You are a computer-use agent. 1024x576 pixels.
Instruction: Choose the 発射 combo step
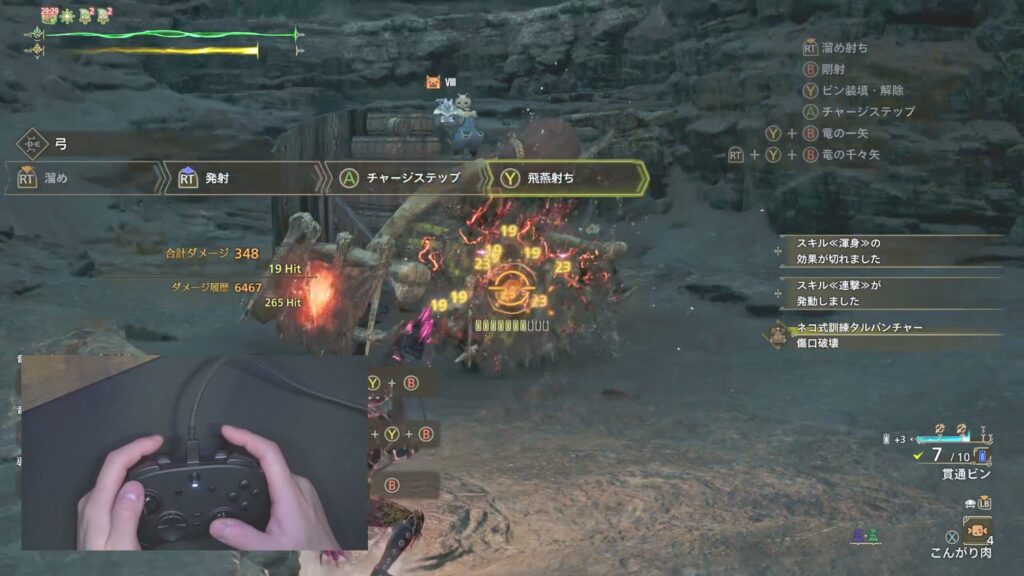point(243,178)
